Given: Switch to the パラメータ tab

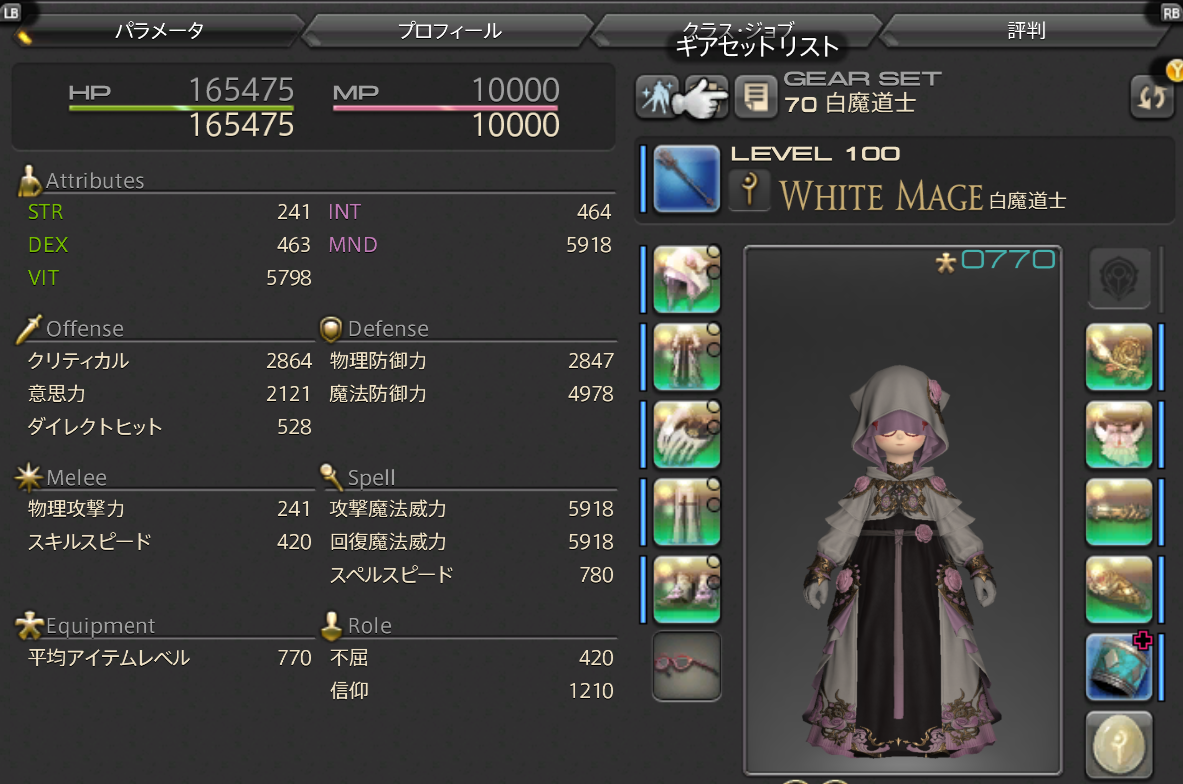Looking at the screenshot, I should pyautogui.click(x=160, y=31).
